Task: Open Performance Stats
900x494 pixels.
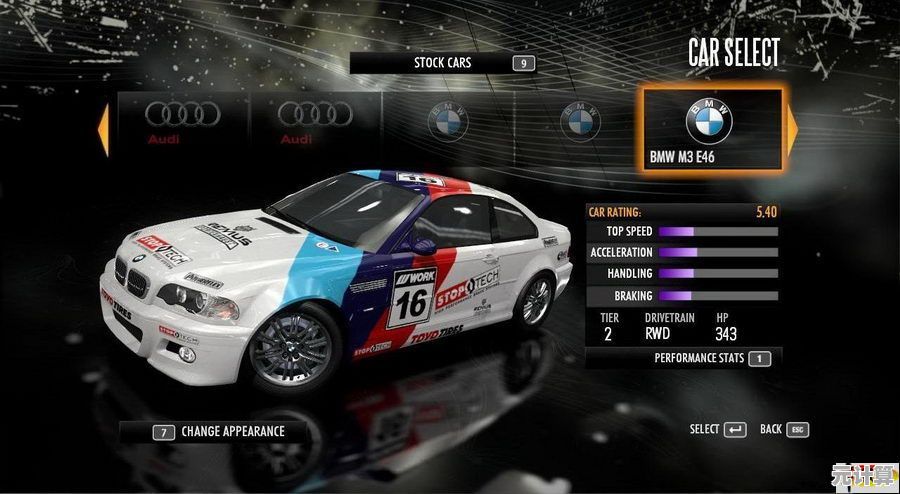Action: coord(712,358)
